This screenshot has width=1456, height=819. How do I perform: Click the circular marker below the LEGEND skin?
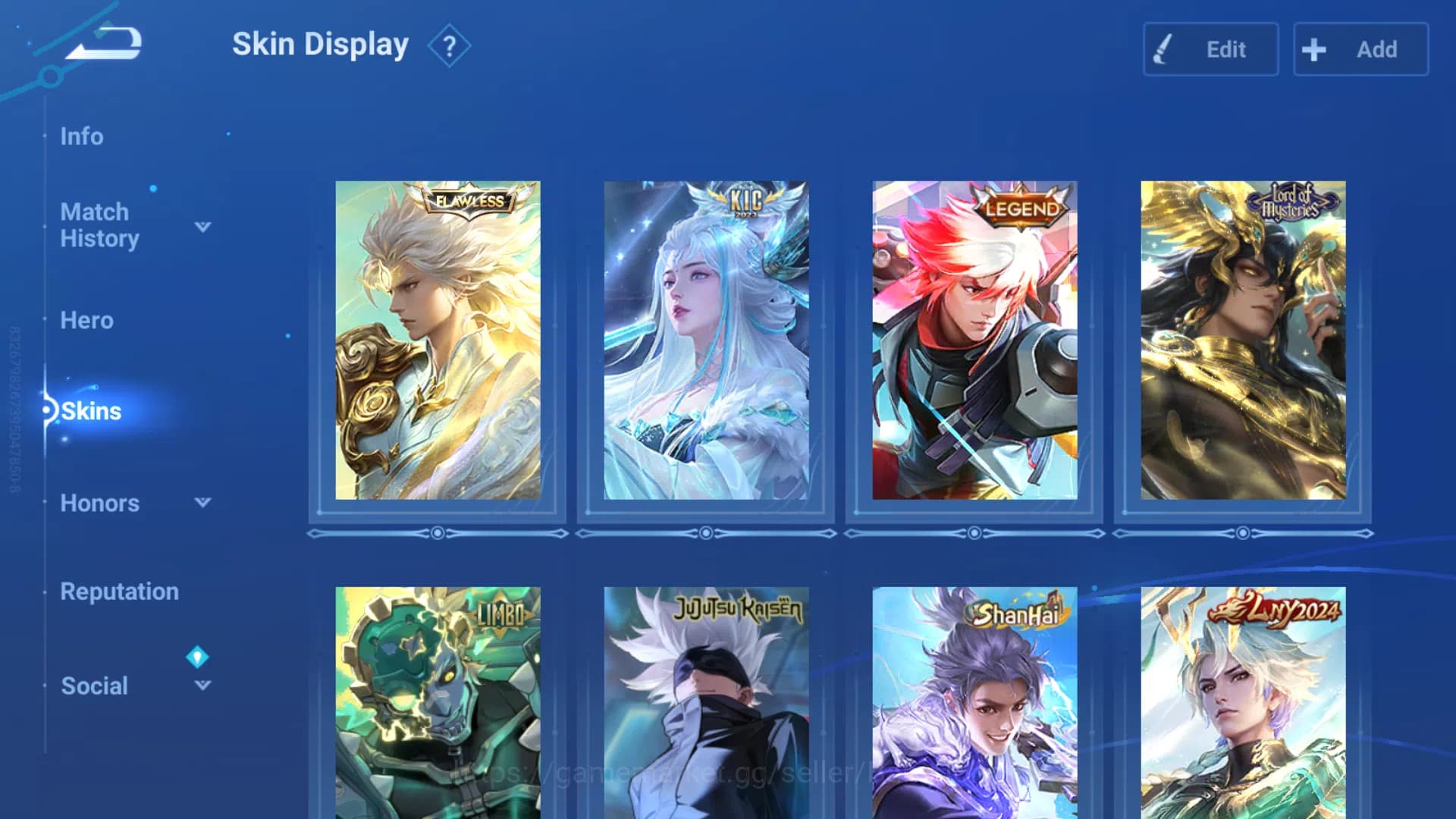[x=974, y=533]
